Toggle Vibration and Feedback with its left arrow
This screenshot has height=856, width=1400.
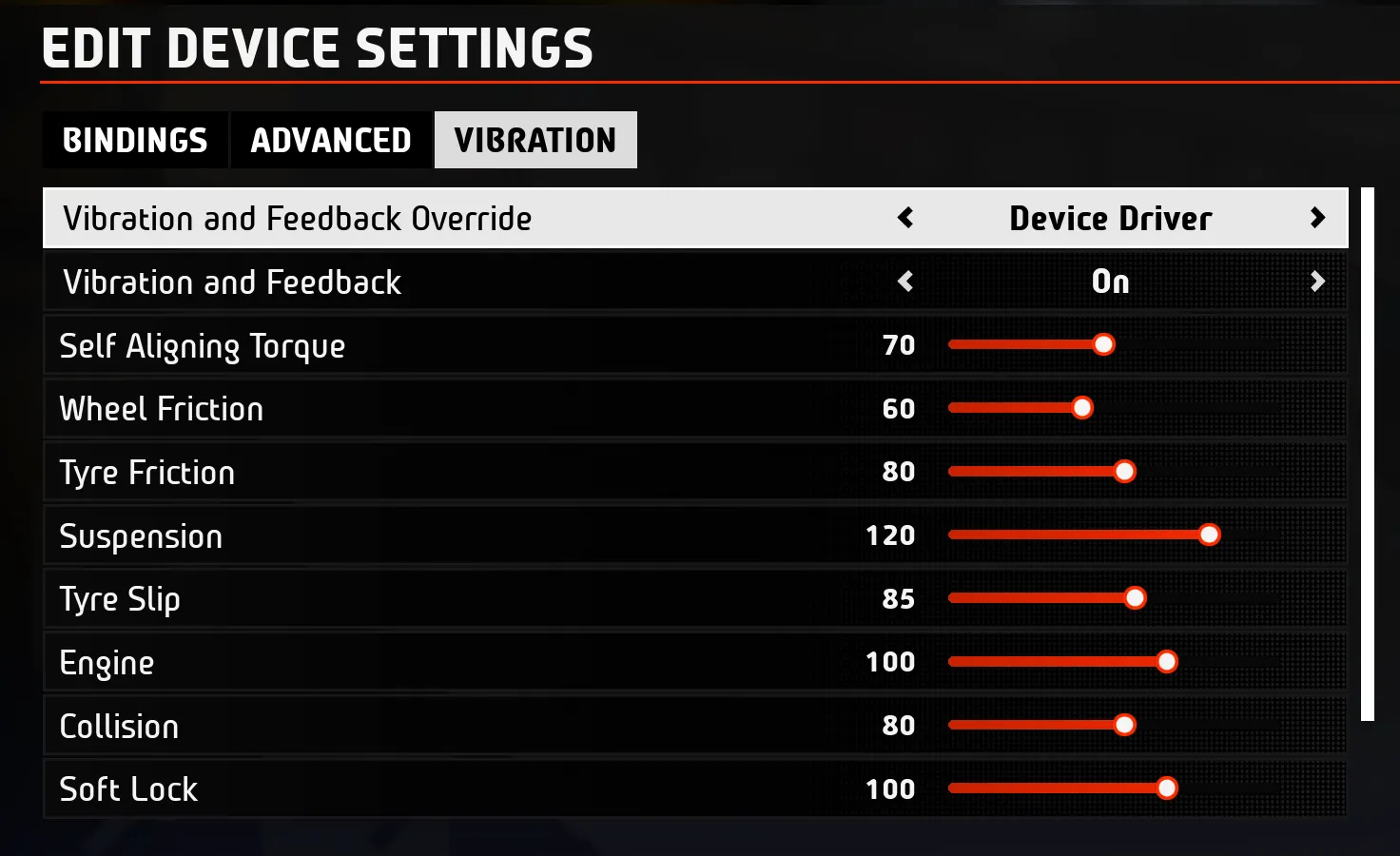pyautogui.click(x=905, y=282)
